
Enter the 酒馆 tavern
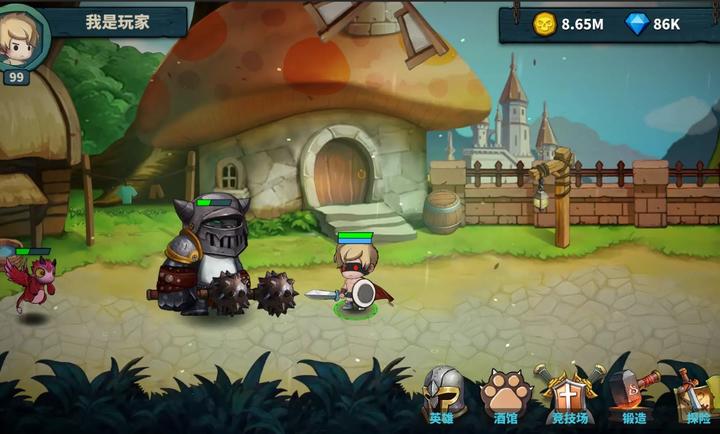click(x=504, y=395)
